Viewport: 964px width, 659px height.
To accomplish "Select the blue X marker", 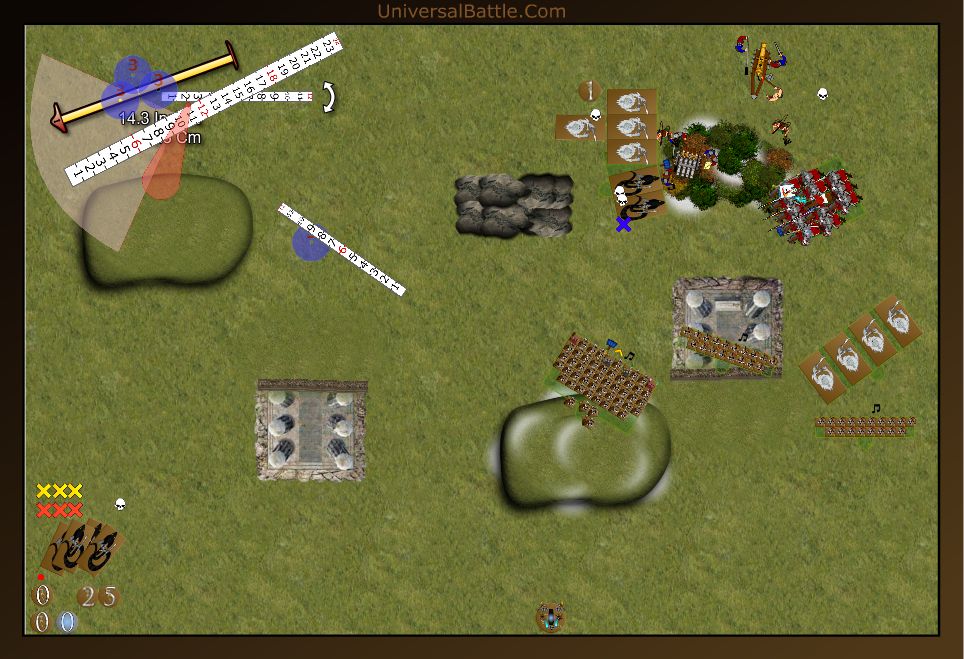I will (624, 224).
